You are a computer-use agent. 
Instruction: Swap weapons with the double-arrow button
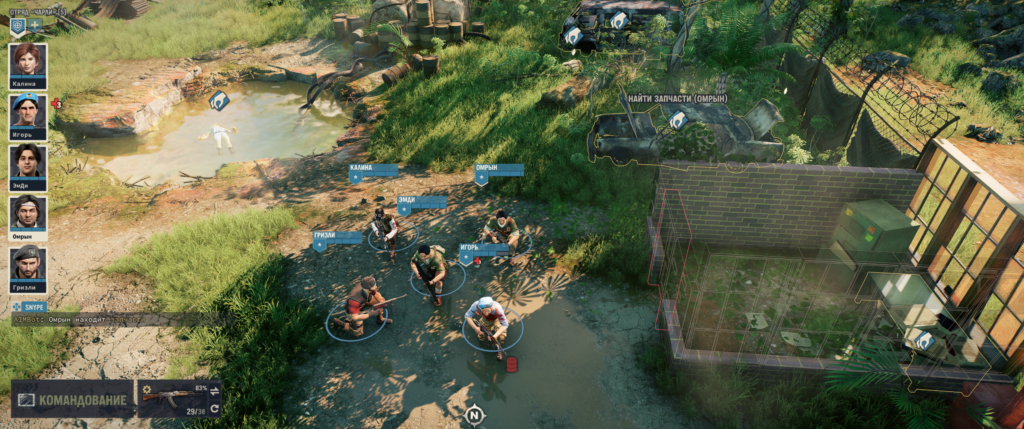click(215, 391)
